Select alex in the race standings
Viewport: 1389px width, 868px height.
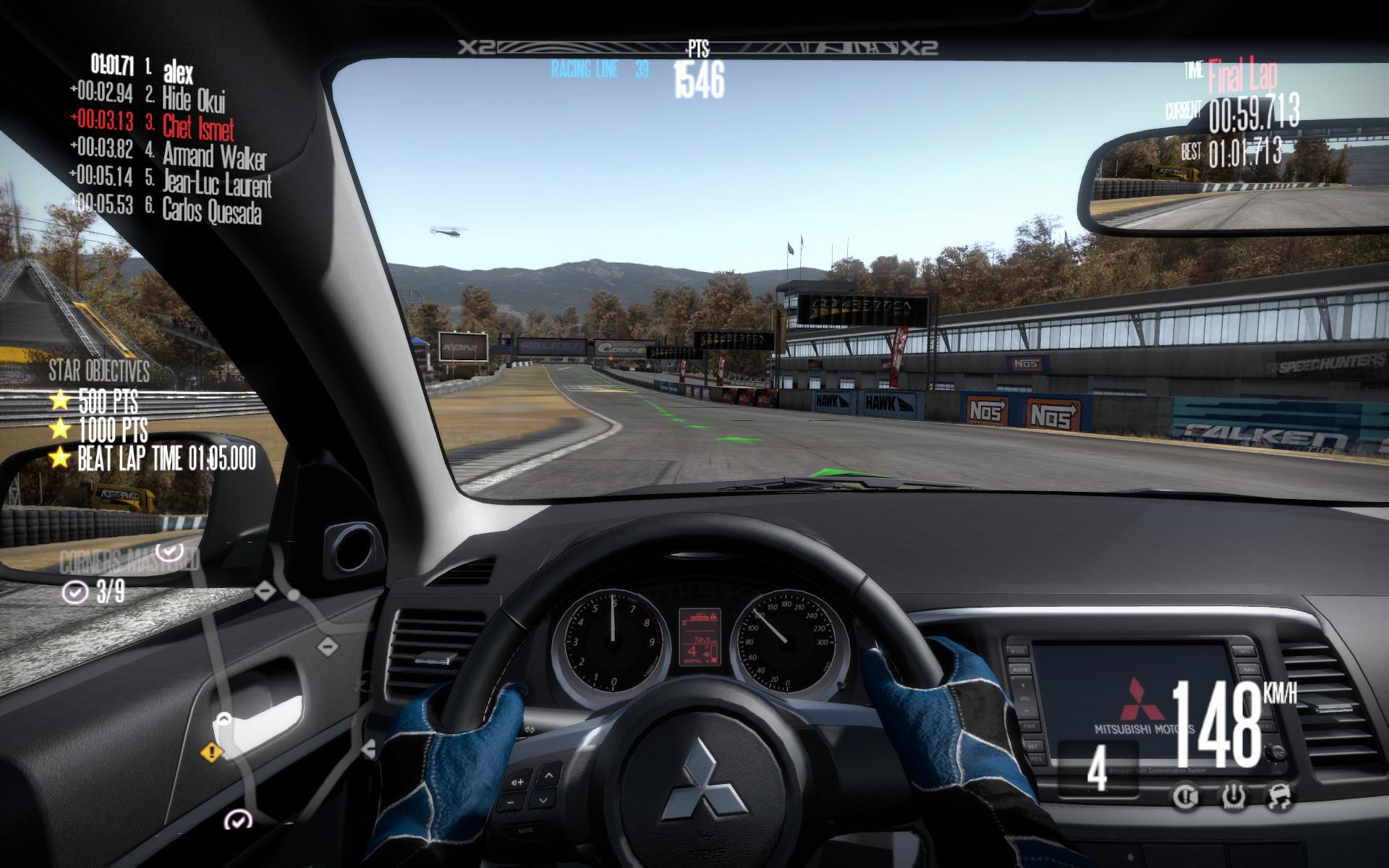pyautogui.click(x=177, y=72)
